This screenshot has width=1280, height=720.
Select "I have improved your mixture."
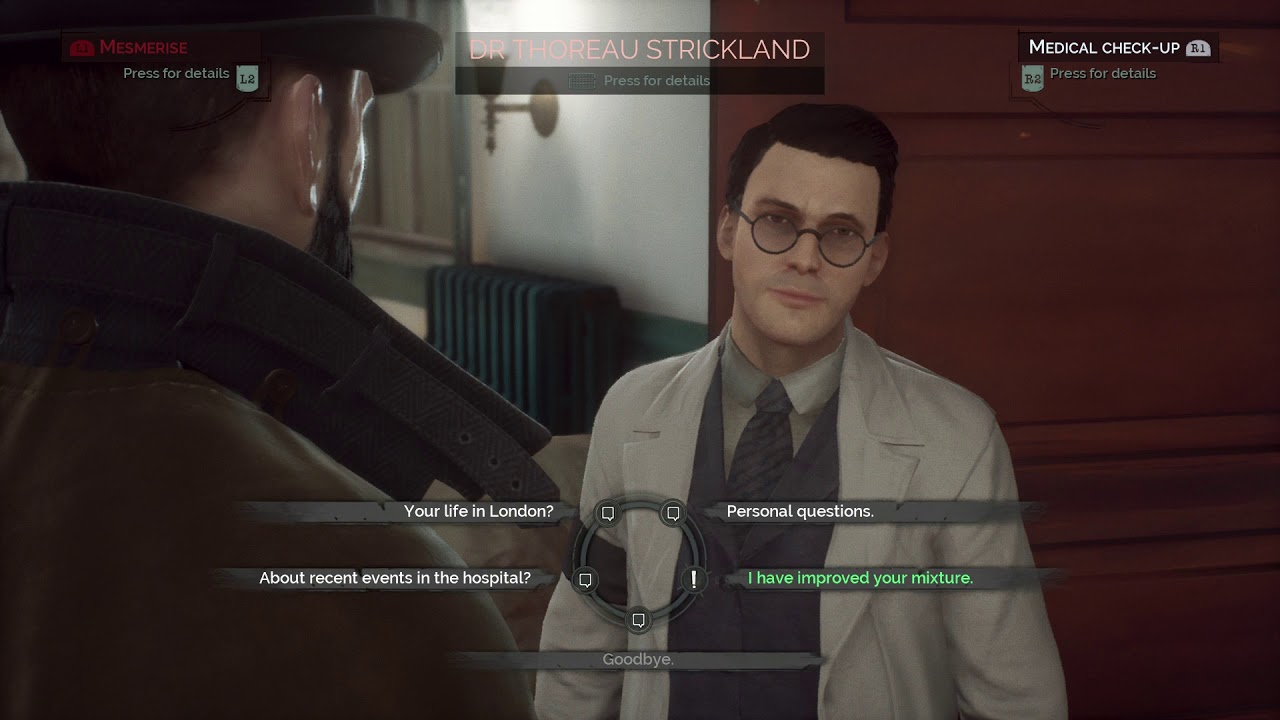860,578
